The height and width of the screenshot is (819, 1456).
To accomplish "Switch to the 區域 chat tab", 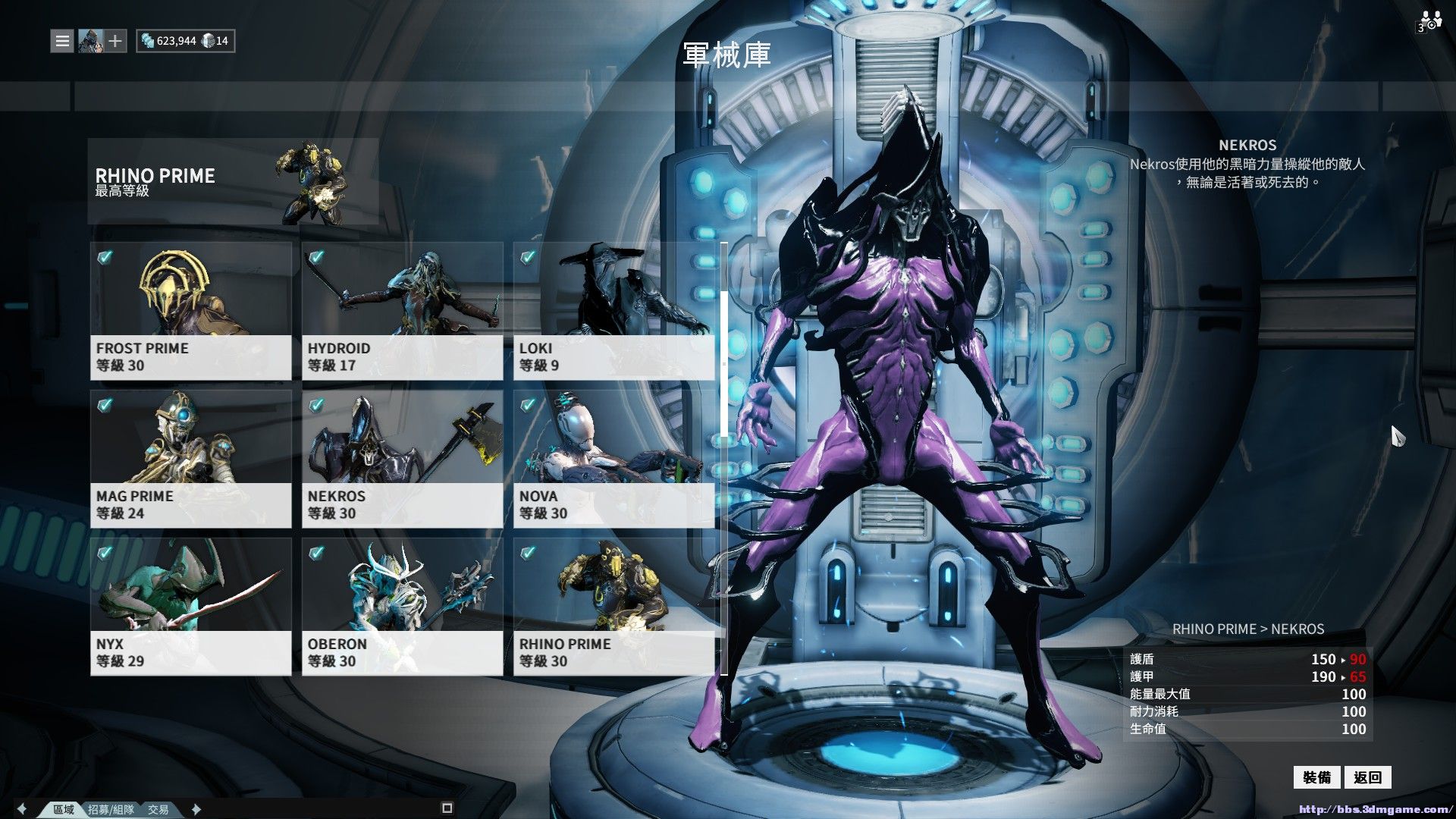I will pos(64,809).
